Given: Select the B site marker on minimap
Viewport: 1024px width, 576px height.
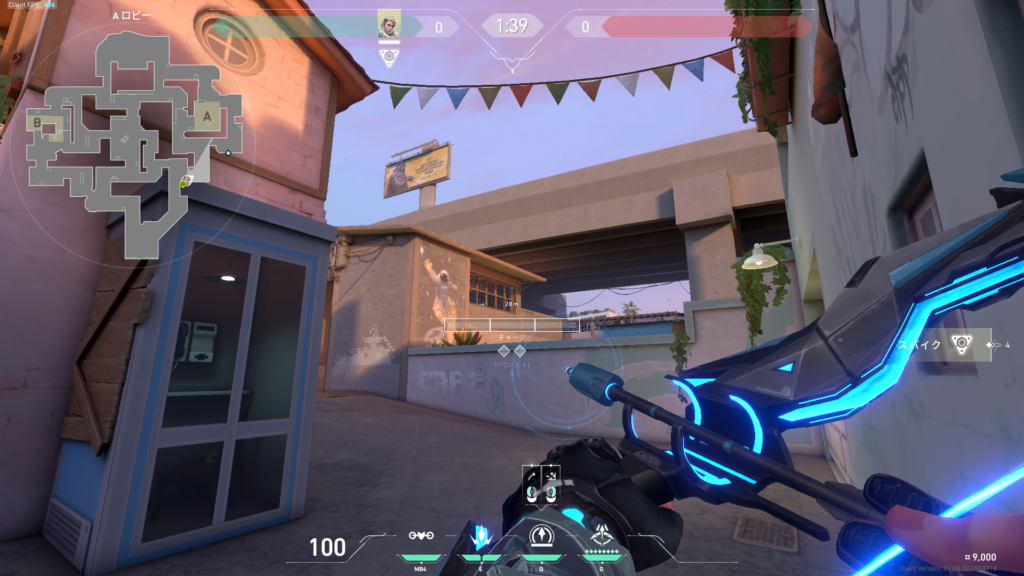Looking at the screenshot, I should click(x=38, y=124).
